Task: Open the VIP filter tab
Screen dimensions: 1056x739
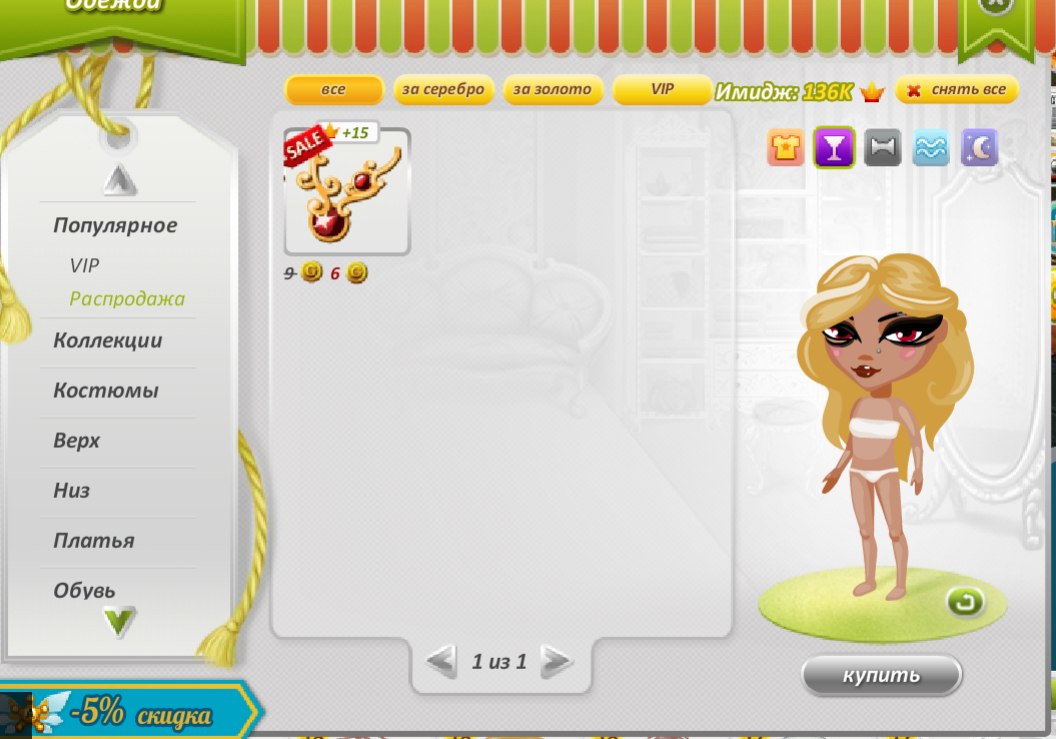Action: point(662,90)
